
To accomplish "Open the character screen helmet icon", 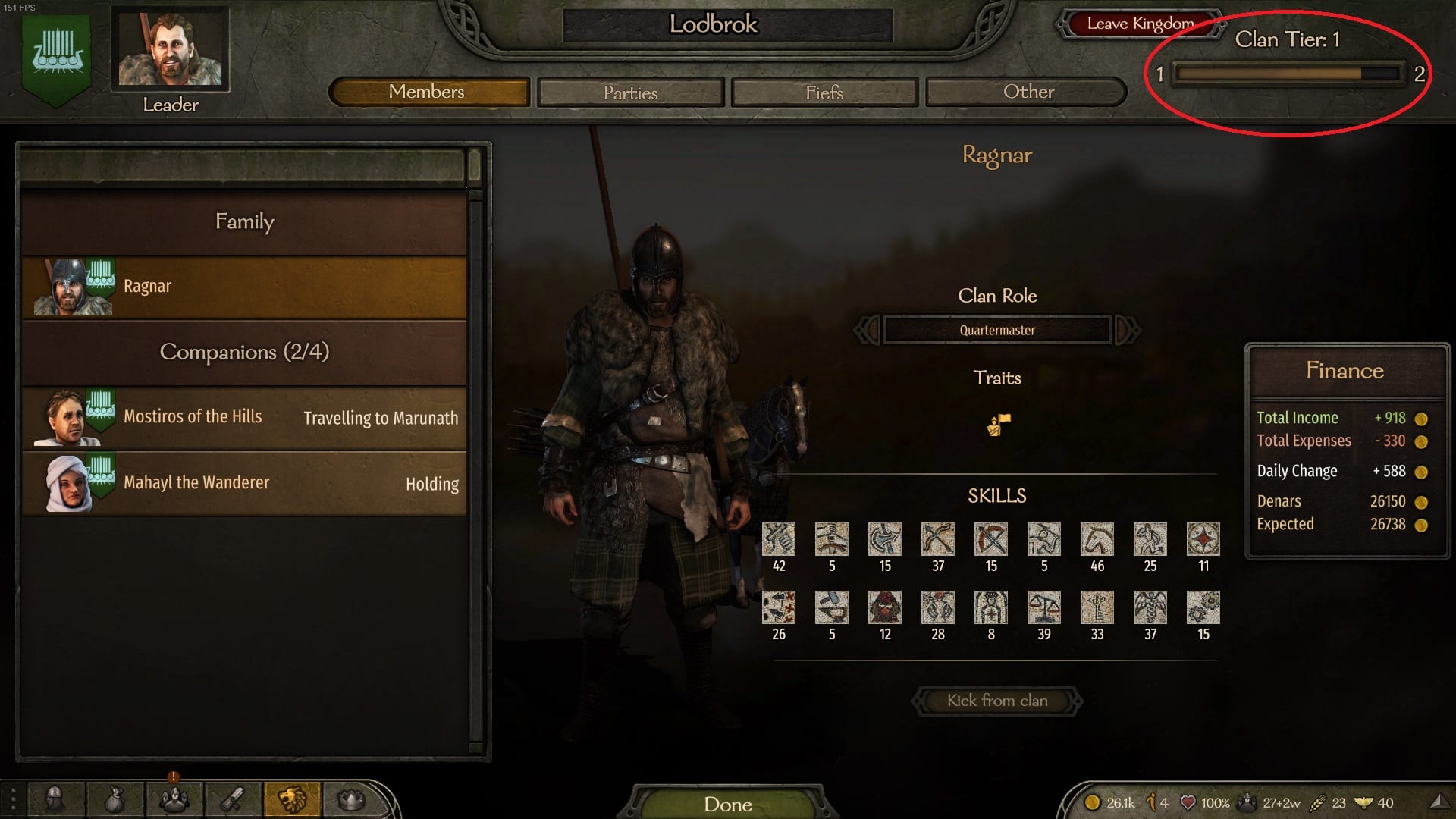I will tap(55, 799).
